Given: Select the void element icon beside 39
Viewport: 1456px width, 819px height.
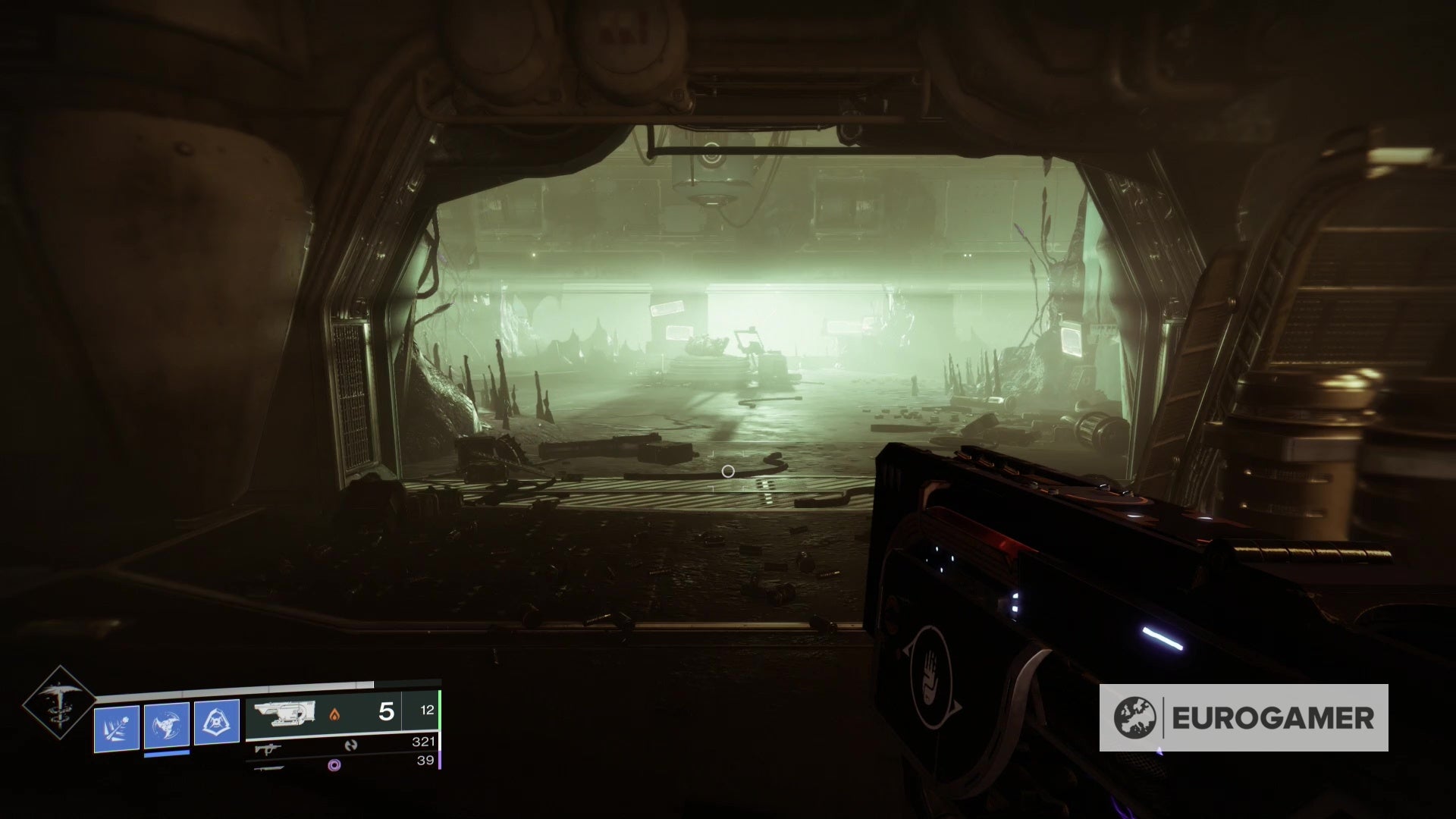Looking at the screenshot, I should coord(334,765).
